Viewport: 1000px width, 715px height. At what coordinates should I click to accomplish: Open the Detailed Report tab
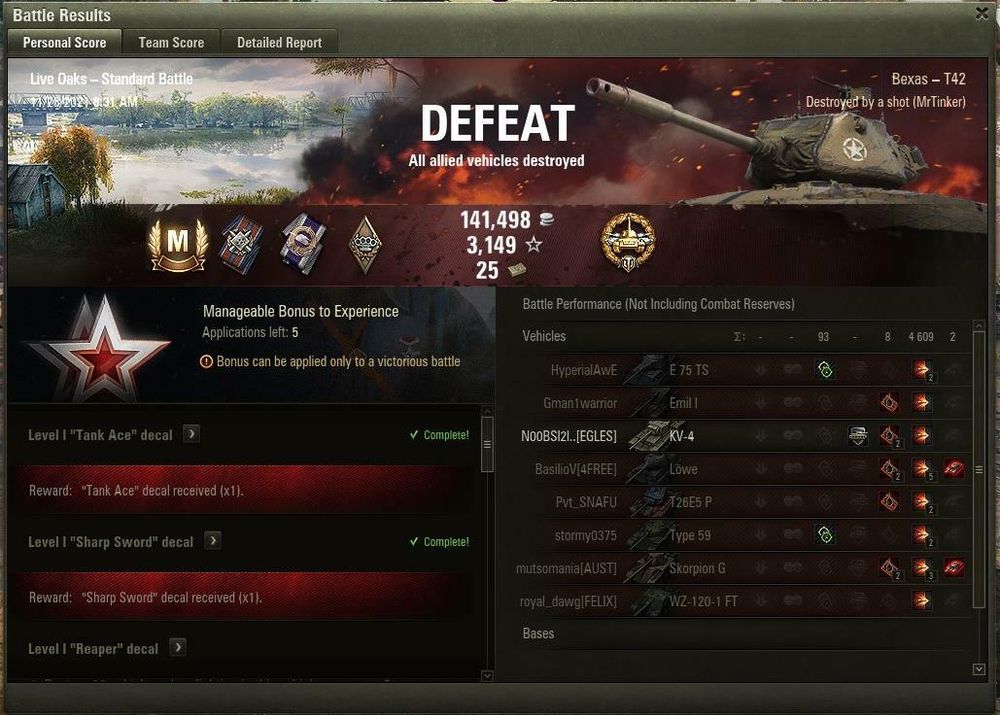(x=279, y=42)
